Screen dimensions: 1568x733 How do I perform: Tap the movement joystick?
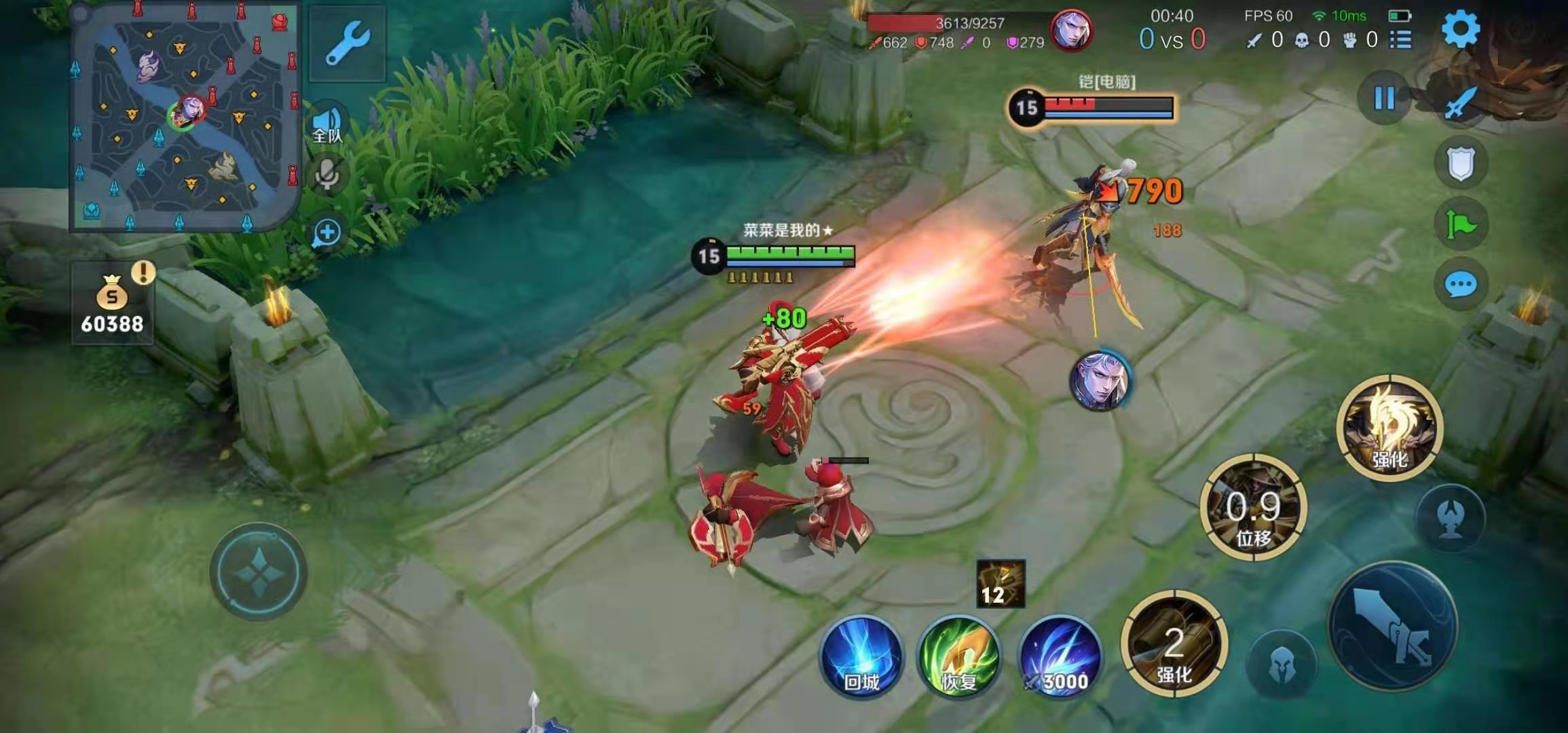(x=259, y=572)
